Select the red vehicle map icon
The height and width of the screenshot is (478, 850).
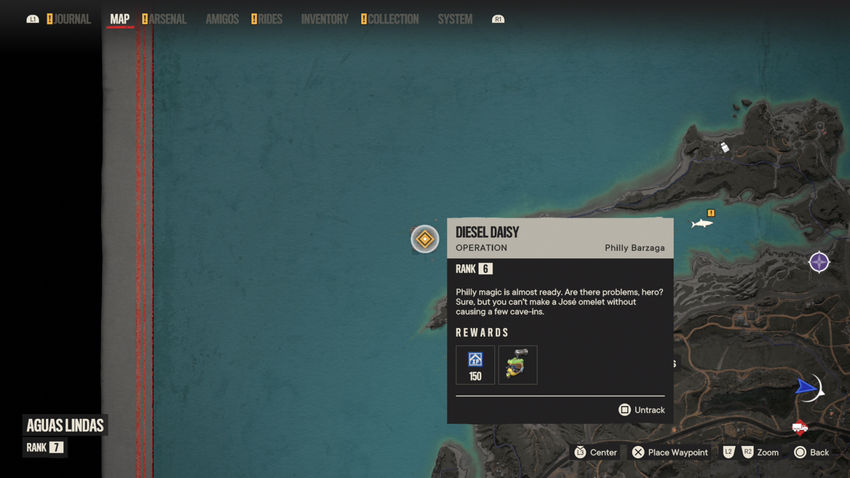[799, 428]
